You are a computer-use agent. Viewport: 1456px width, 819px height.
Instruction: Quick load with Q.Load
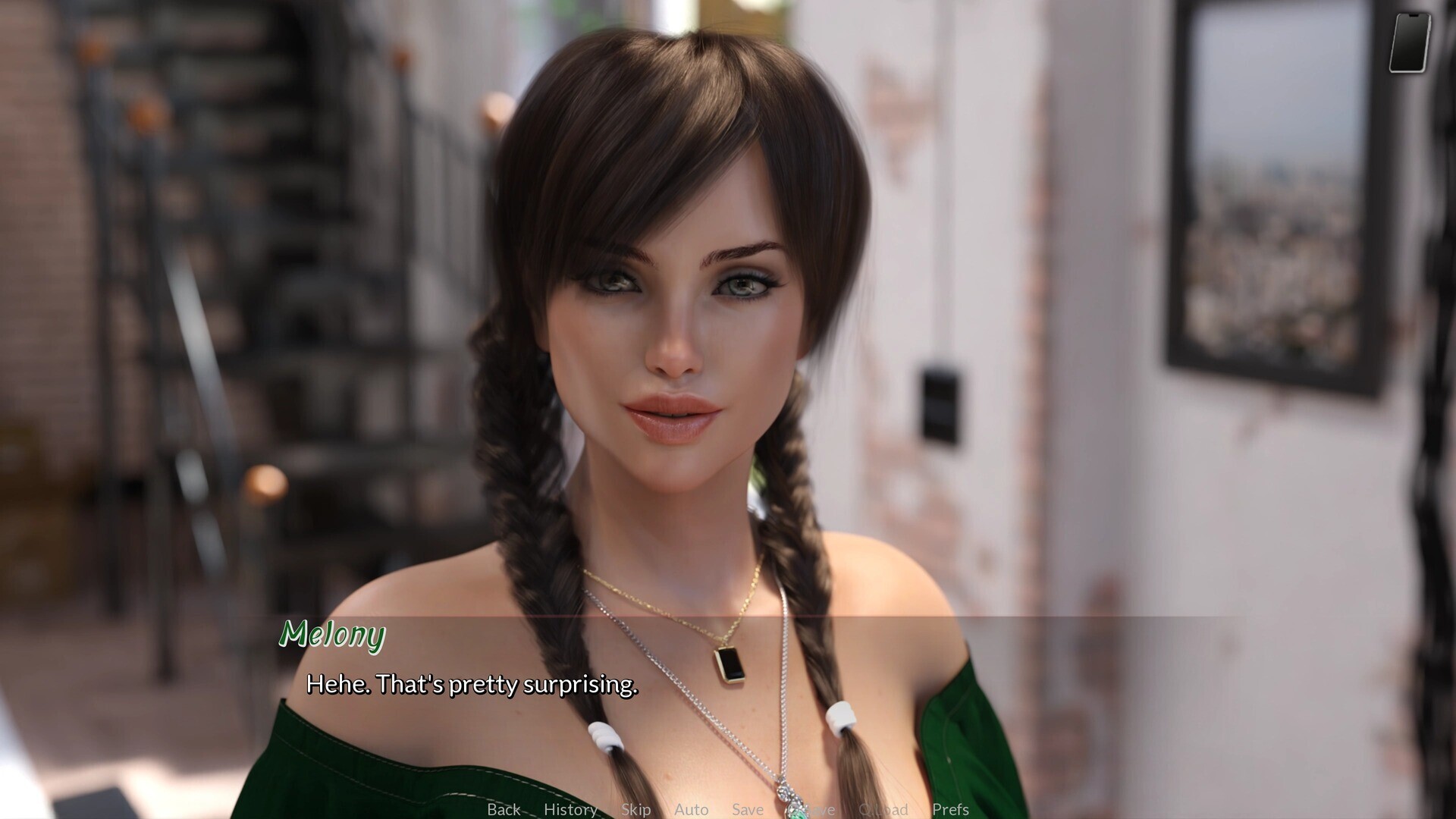coord(883,809)
